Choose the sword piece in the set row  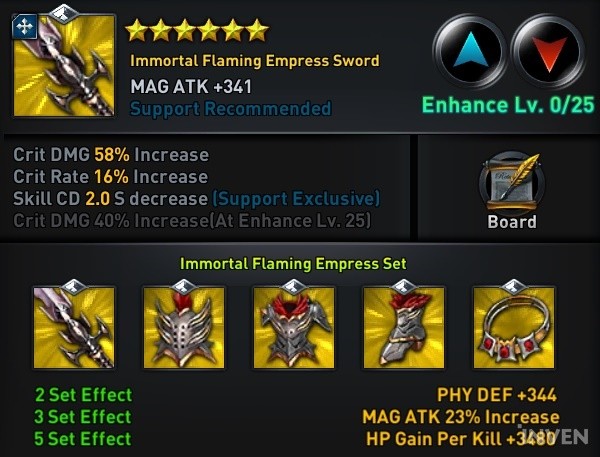point(73,328)
